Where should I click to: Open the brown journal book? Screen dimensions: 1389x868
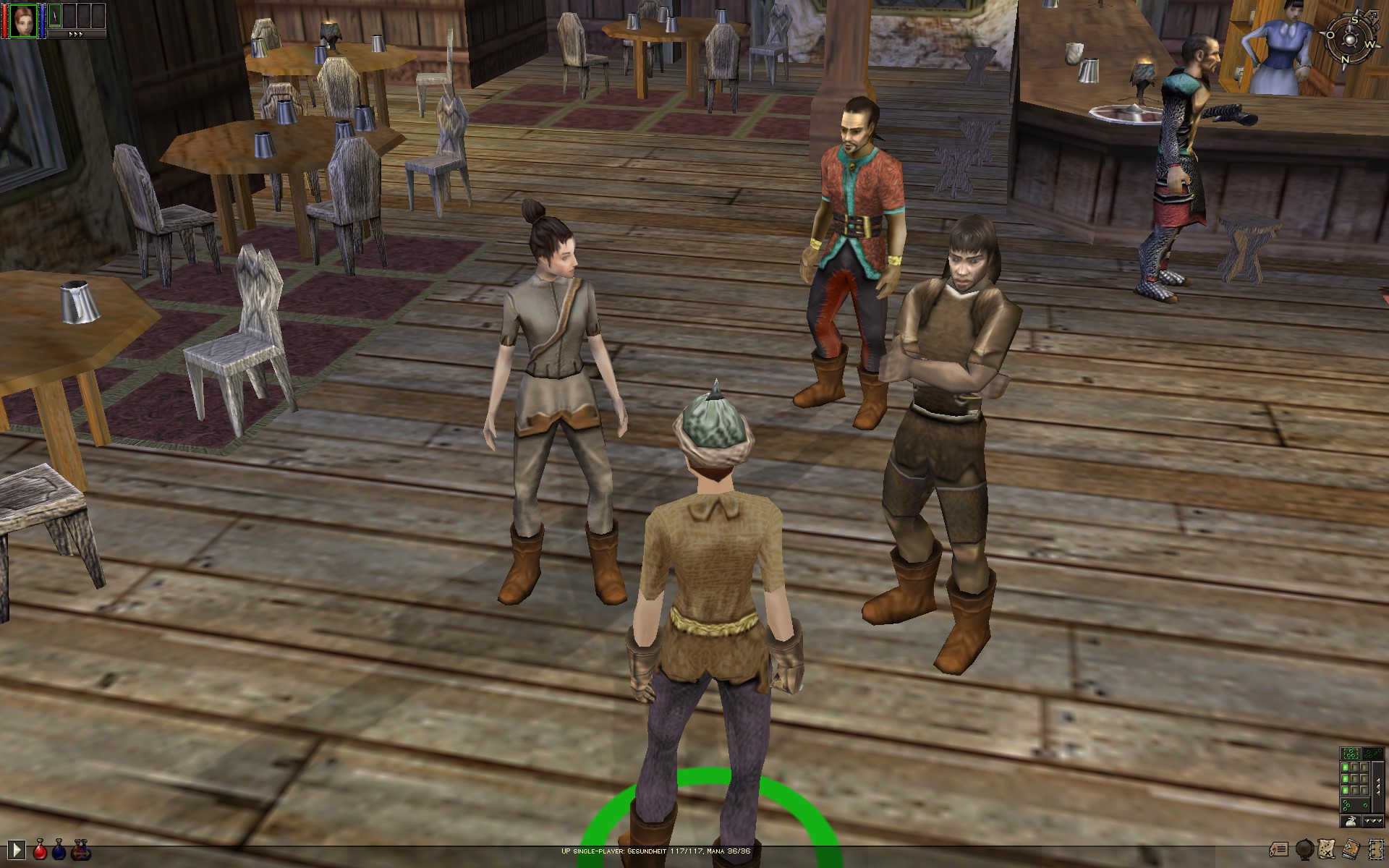click(x=1350, y=848)
